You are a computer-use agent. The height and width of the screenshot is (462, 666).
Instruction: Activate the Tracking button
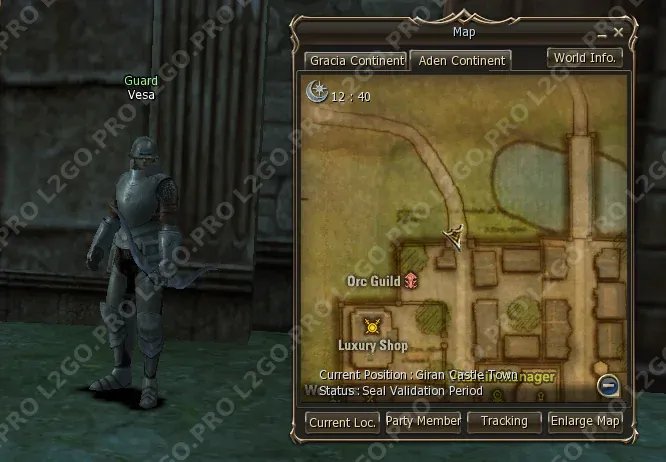point(504,422)
